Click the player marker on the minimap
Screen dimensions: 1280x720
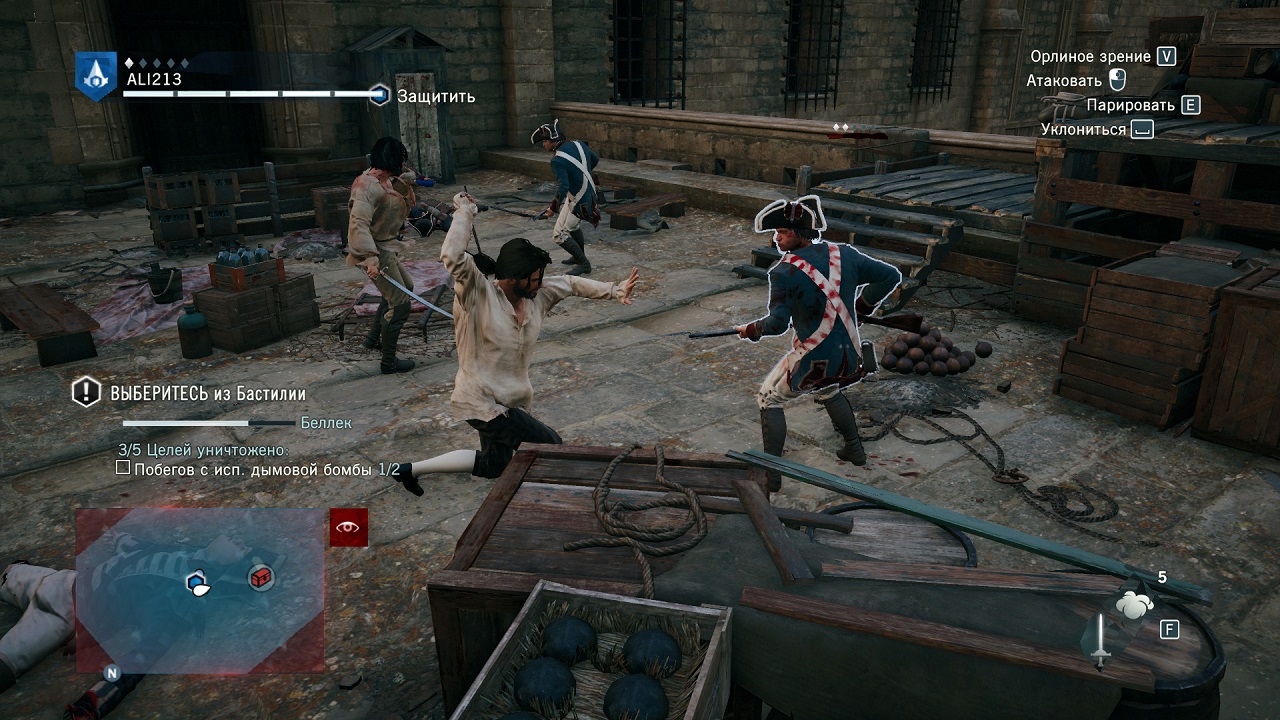click(197, 583)
